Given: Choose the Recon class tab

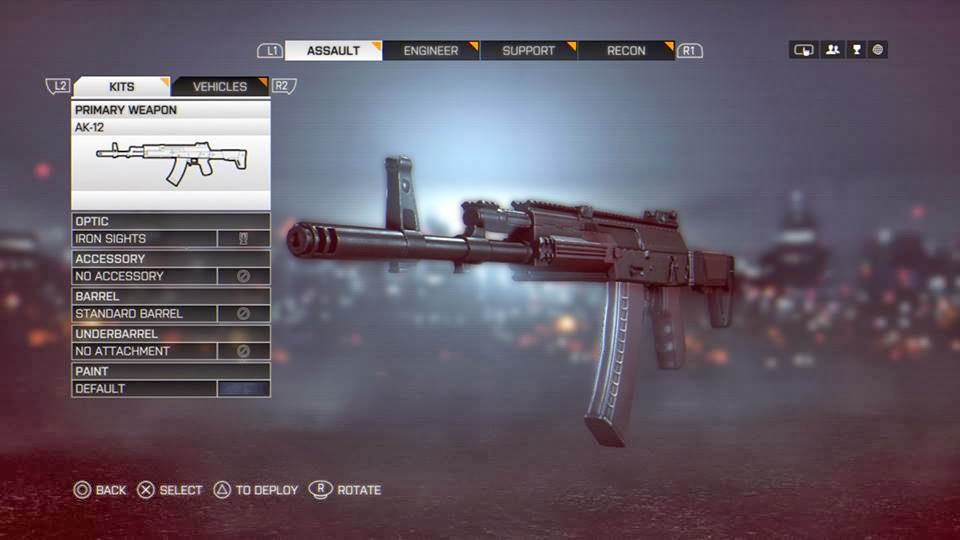Looking at the screenshot, I should pos(626,50).
